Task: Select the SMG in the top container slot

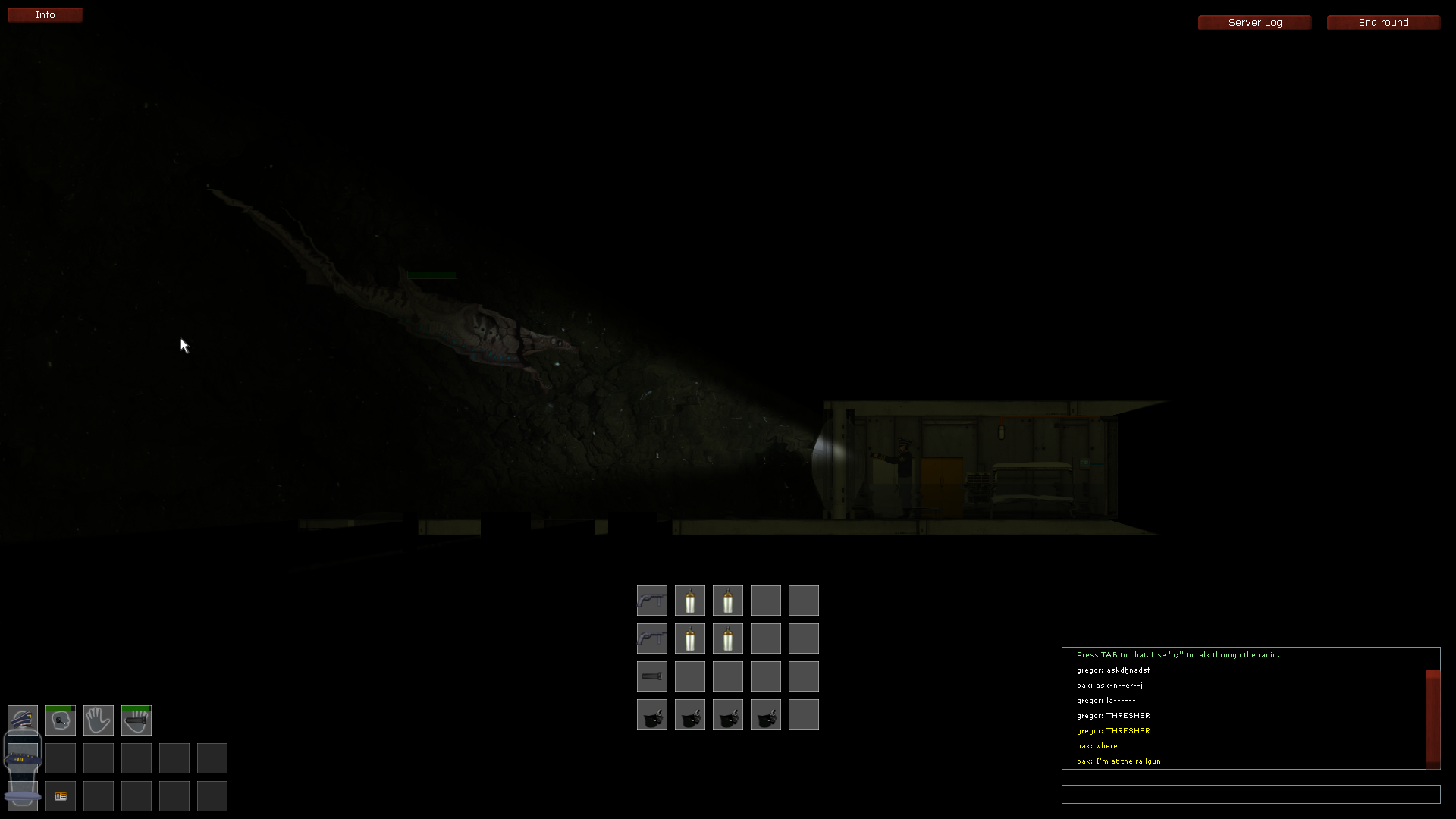Action: pos(651,600)
